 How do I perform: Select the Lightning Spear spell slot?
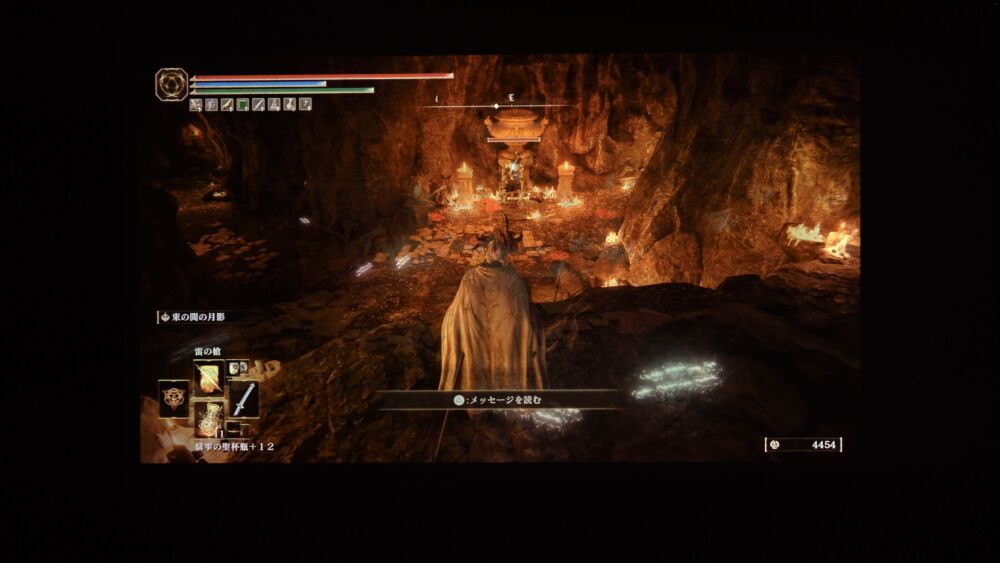click(209, 378)
